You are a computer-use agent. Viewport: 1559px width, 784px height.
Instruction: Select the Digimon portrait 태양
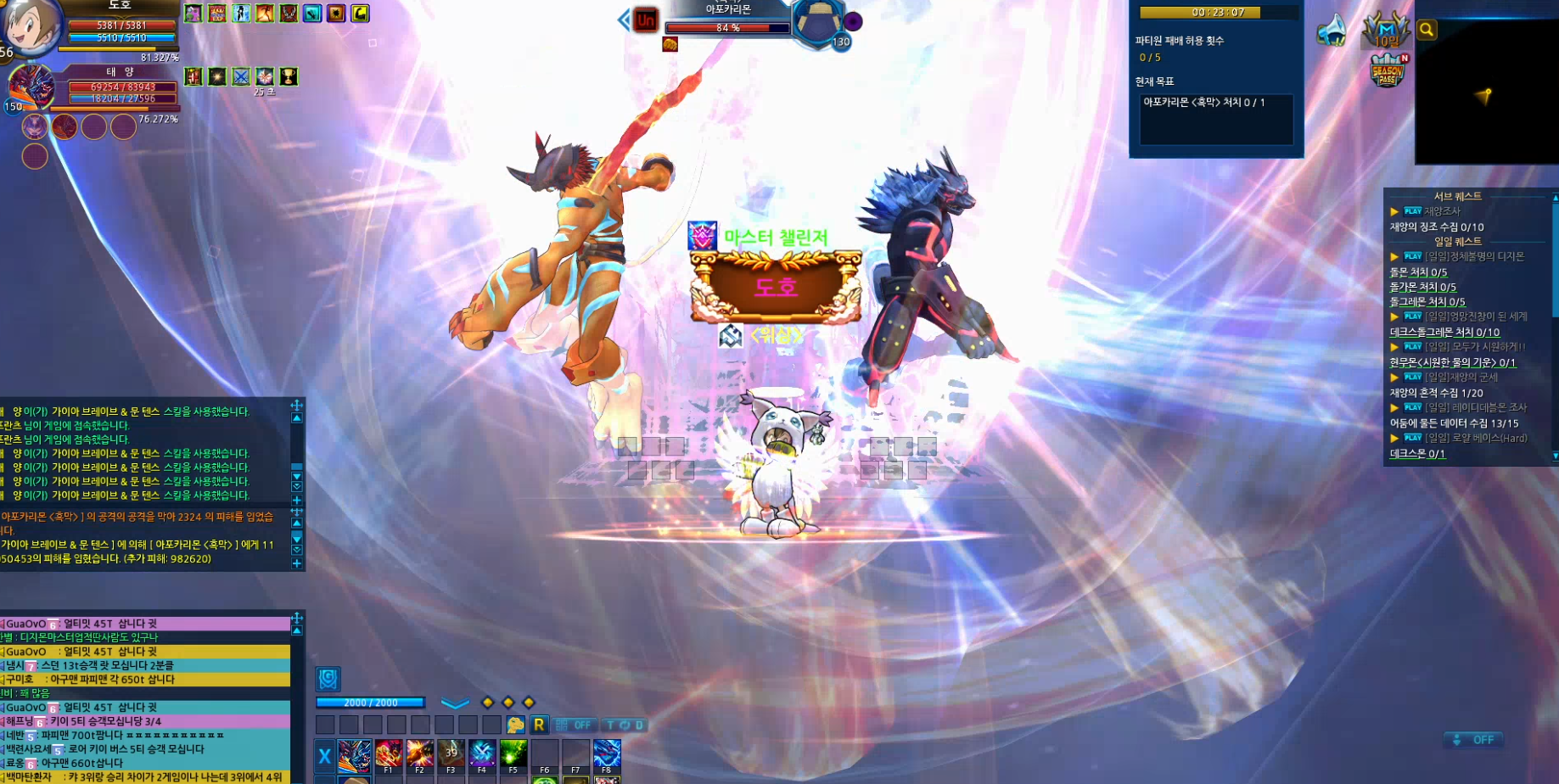click(31, 87)
